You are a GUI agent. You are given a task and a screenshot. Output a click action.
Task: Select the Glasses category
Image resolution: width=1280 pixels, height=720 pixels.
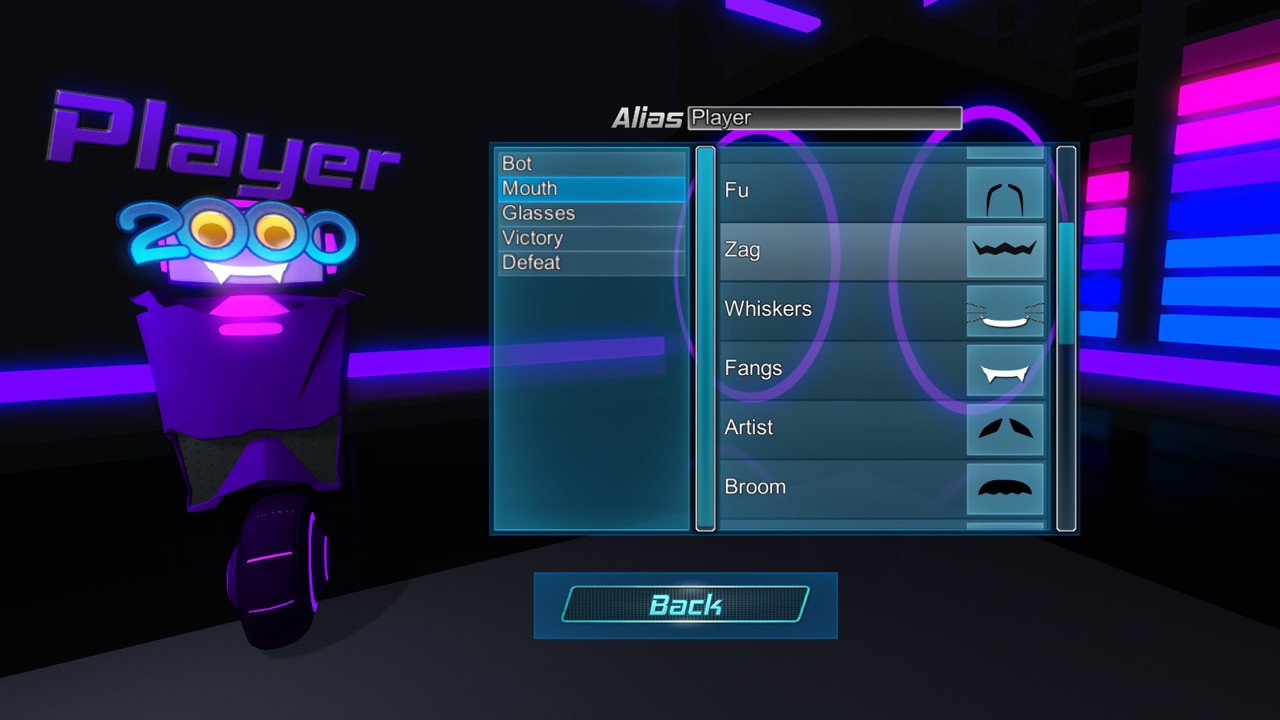click(590, 212)
